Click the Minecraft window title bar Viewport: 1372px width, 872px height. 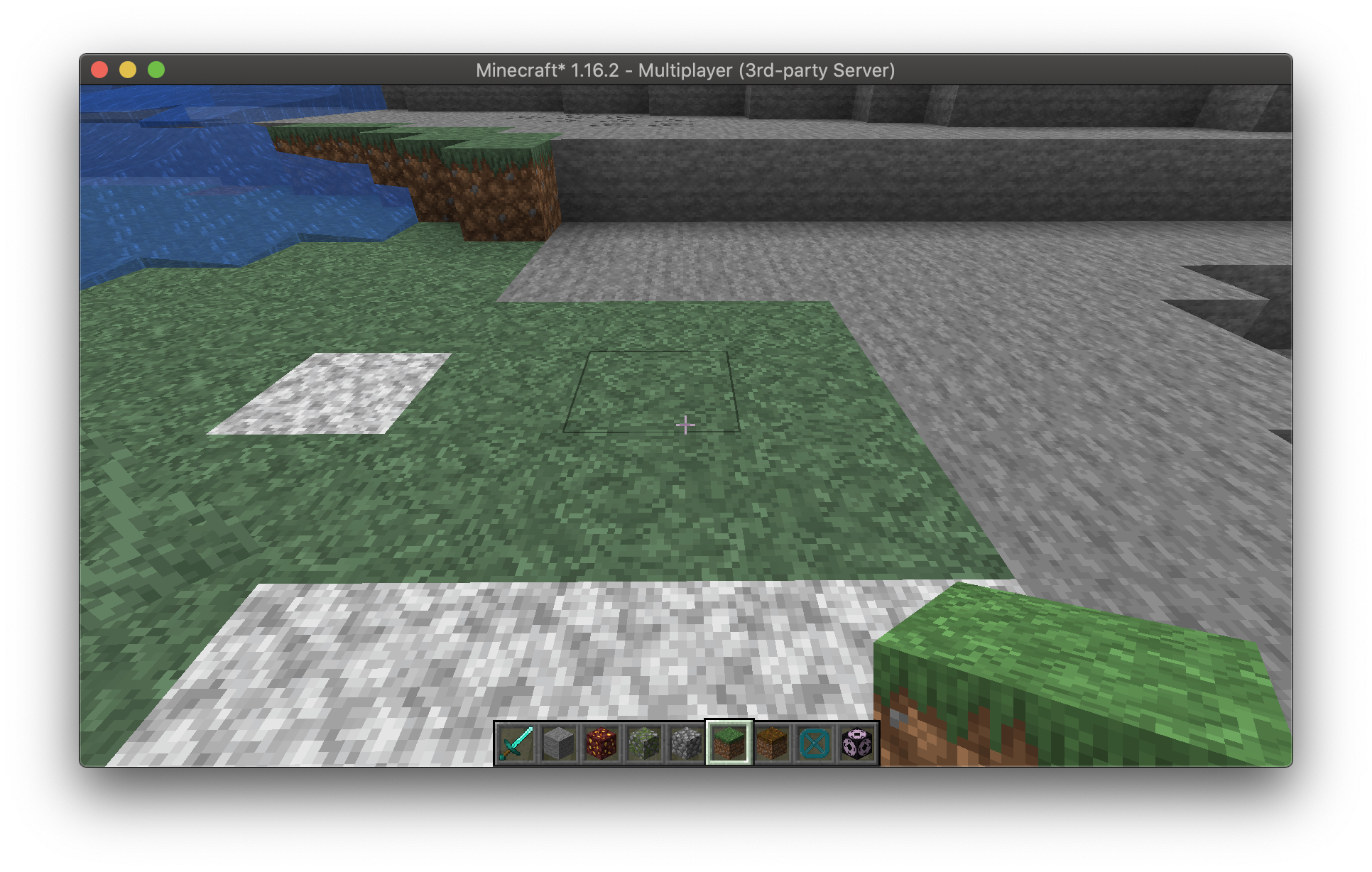tap(686, 70)
